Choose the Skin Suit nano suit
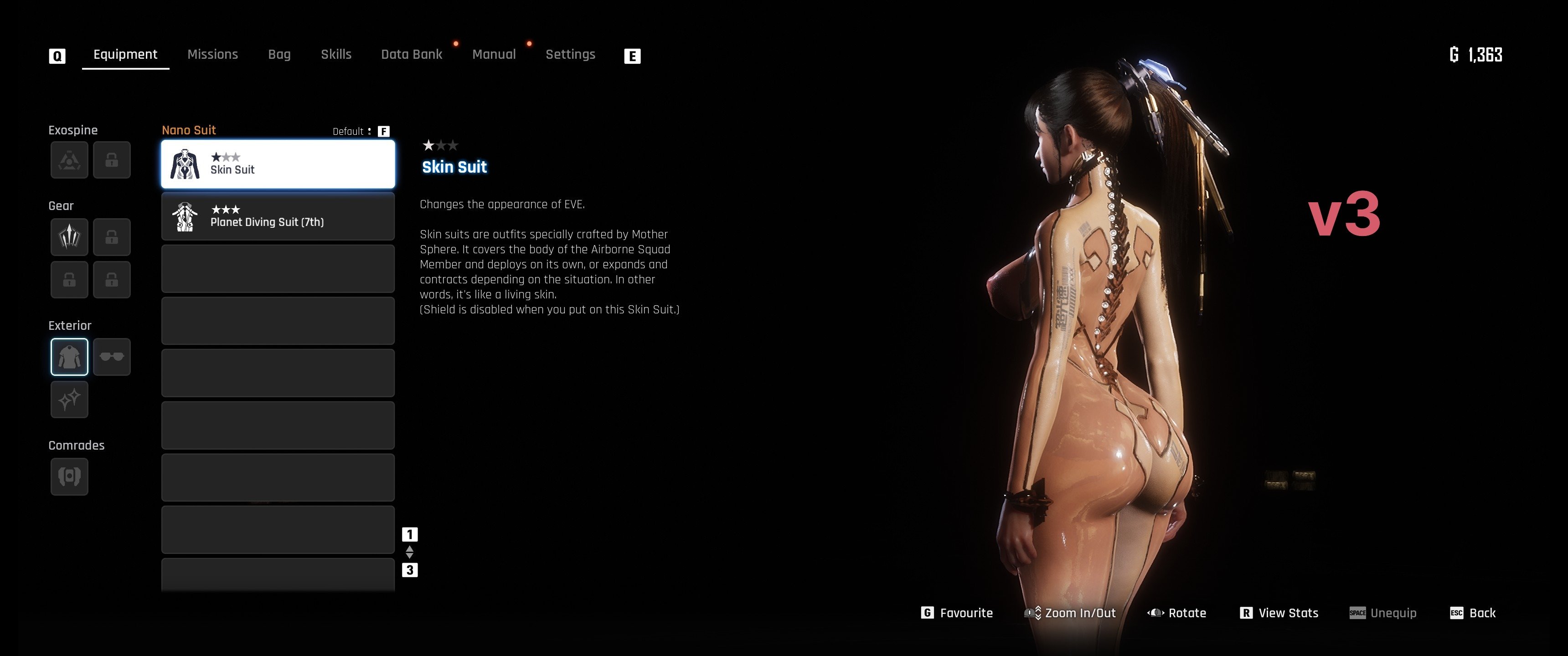Image resolution: width=1568 pixels, height=656 pixels. click(278, 164)
